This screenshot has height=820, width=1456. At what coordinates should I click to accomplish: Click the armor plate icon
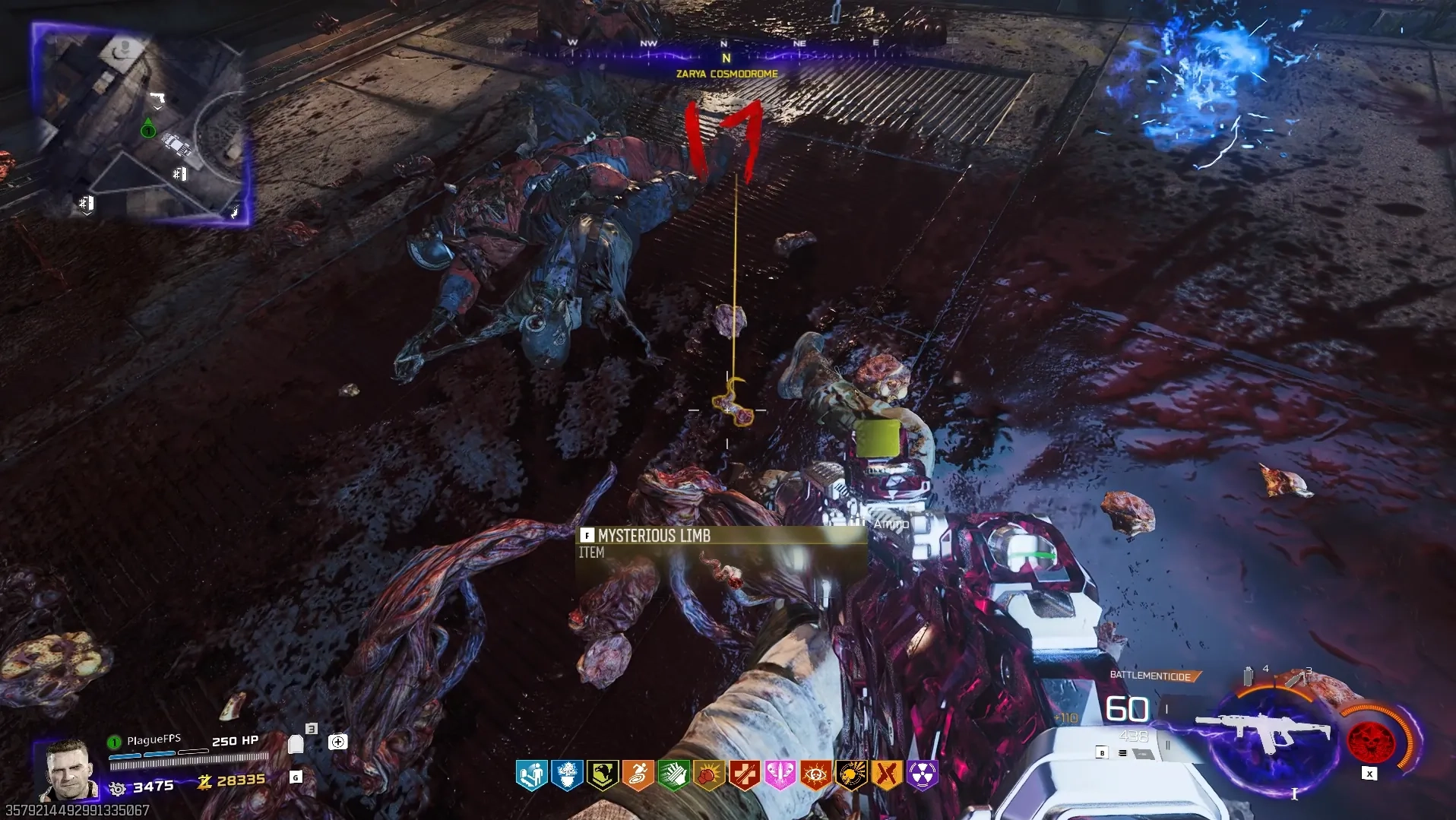pos(296,744)
